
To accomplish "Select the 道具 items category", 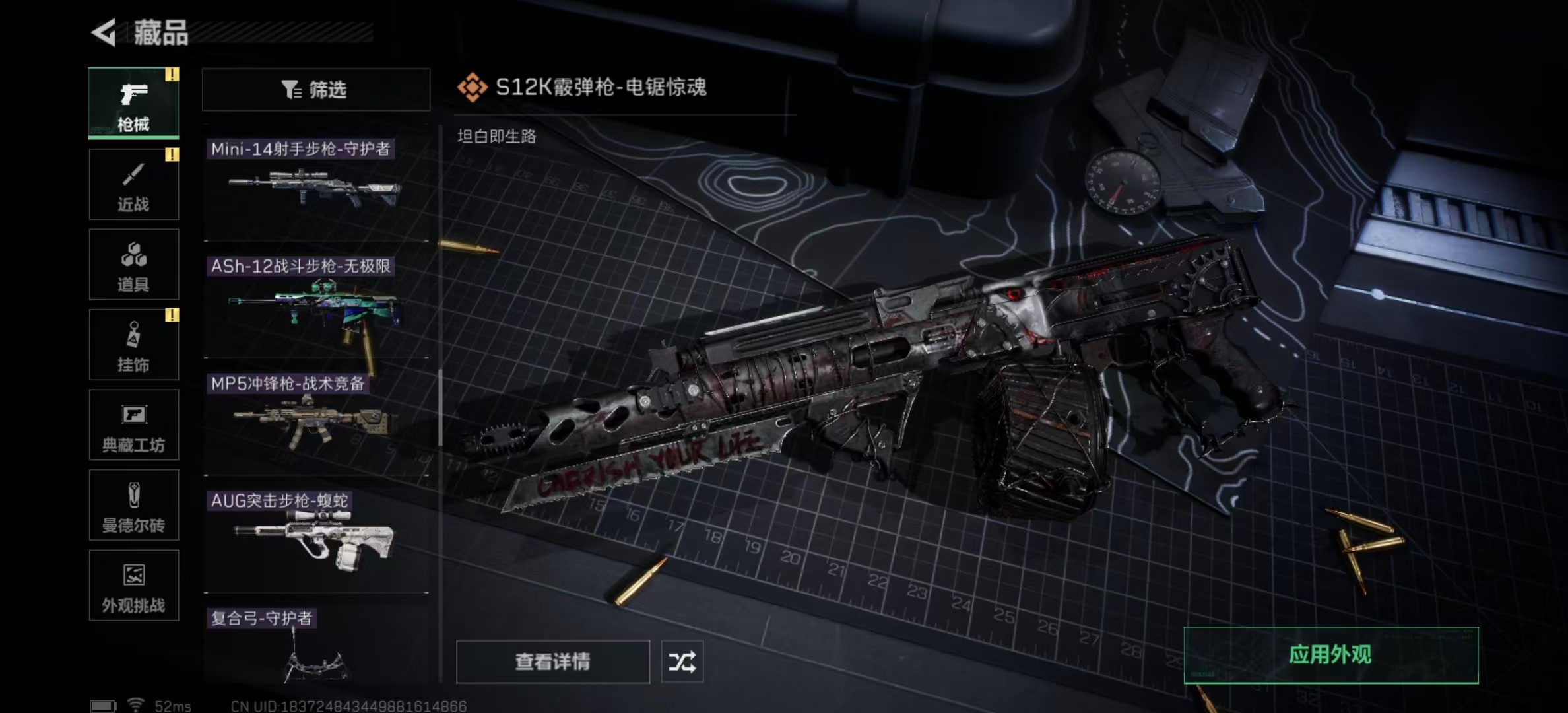I will point(133,265).
